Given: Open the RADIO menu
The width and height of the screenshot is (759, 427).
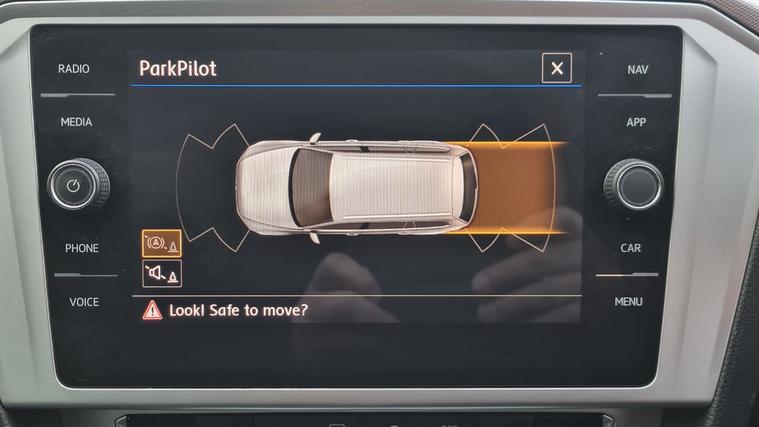Looking at the screenshot, I should click(x=74, y=69).
